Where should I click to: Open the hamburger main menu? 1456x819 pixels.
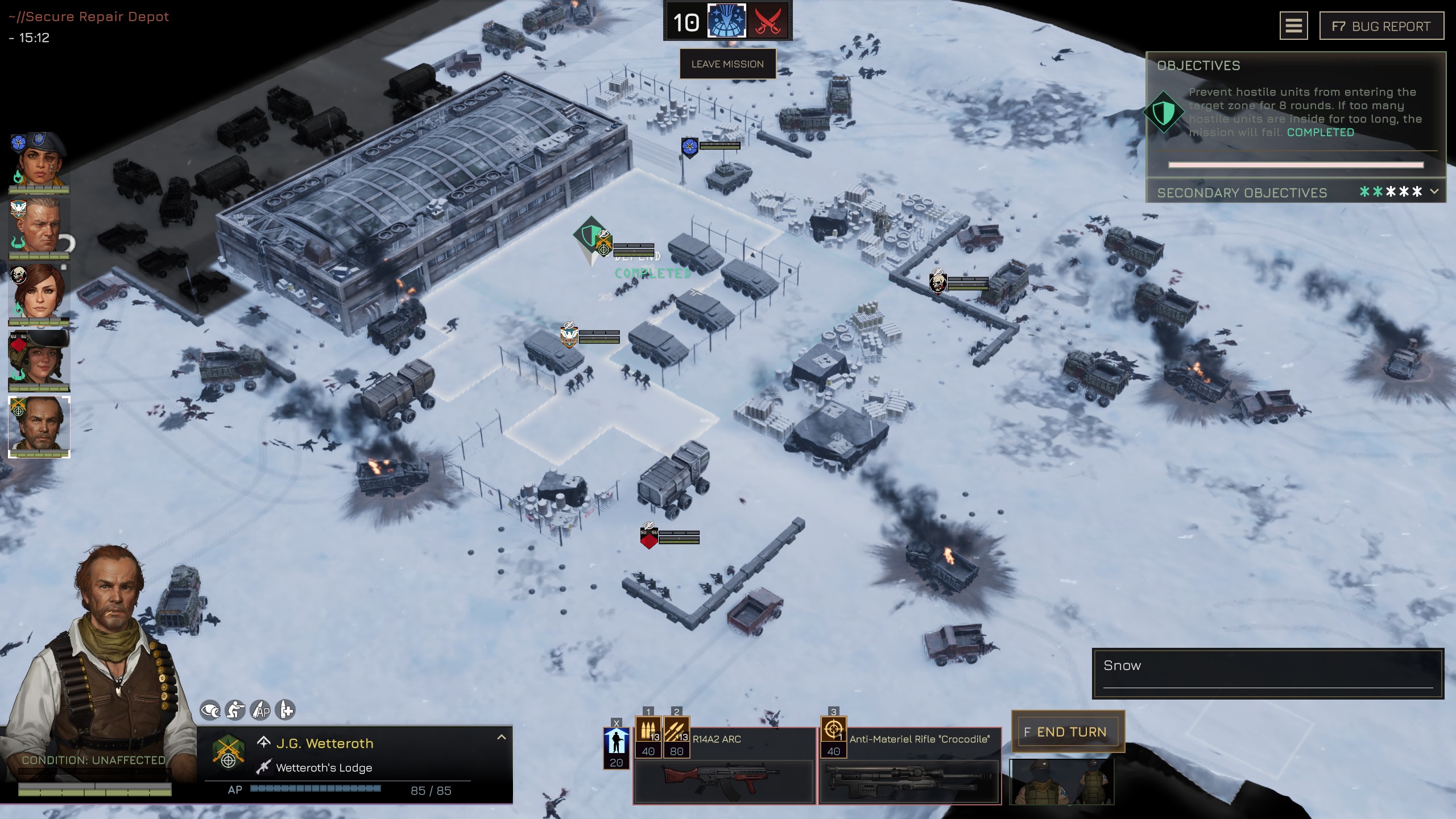[x=1293, y=26]
